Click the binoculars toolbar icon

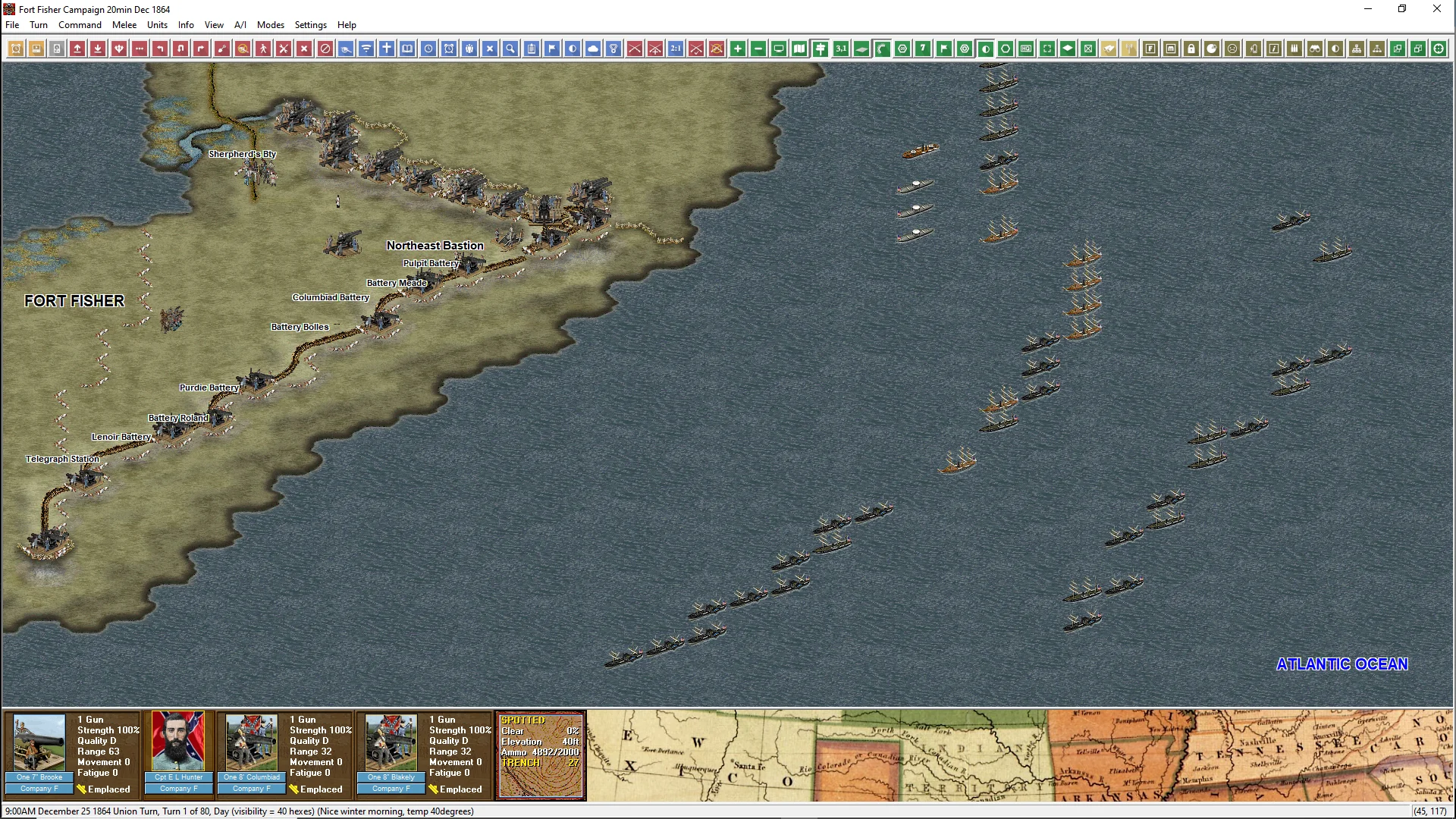pyautogui.click(x=1315, y=49)
